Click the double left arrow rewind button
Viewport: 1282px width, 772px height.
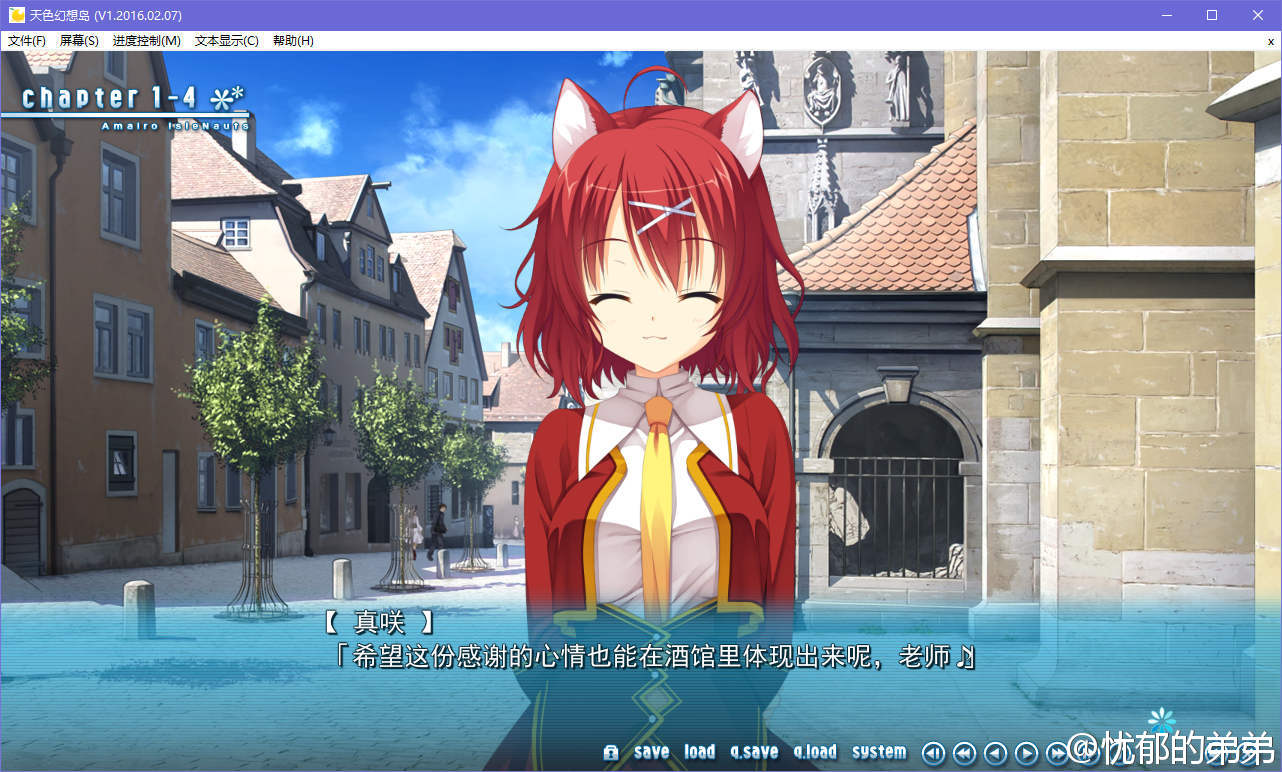tap(964, 753)
